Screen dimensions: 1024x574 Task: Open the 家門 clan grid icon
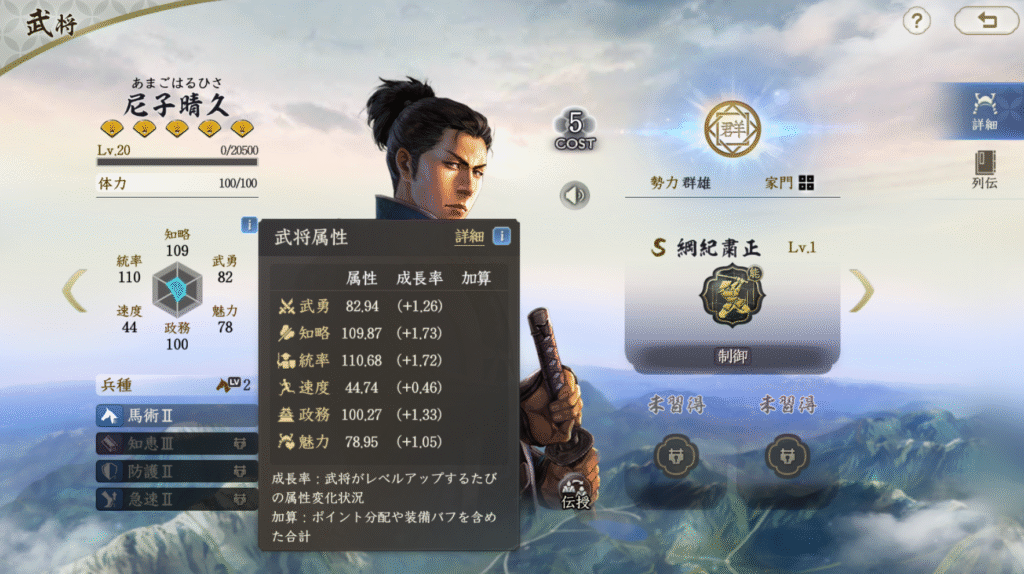click(x=806, y=182)
